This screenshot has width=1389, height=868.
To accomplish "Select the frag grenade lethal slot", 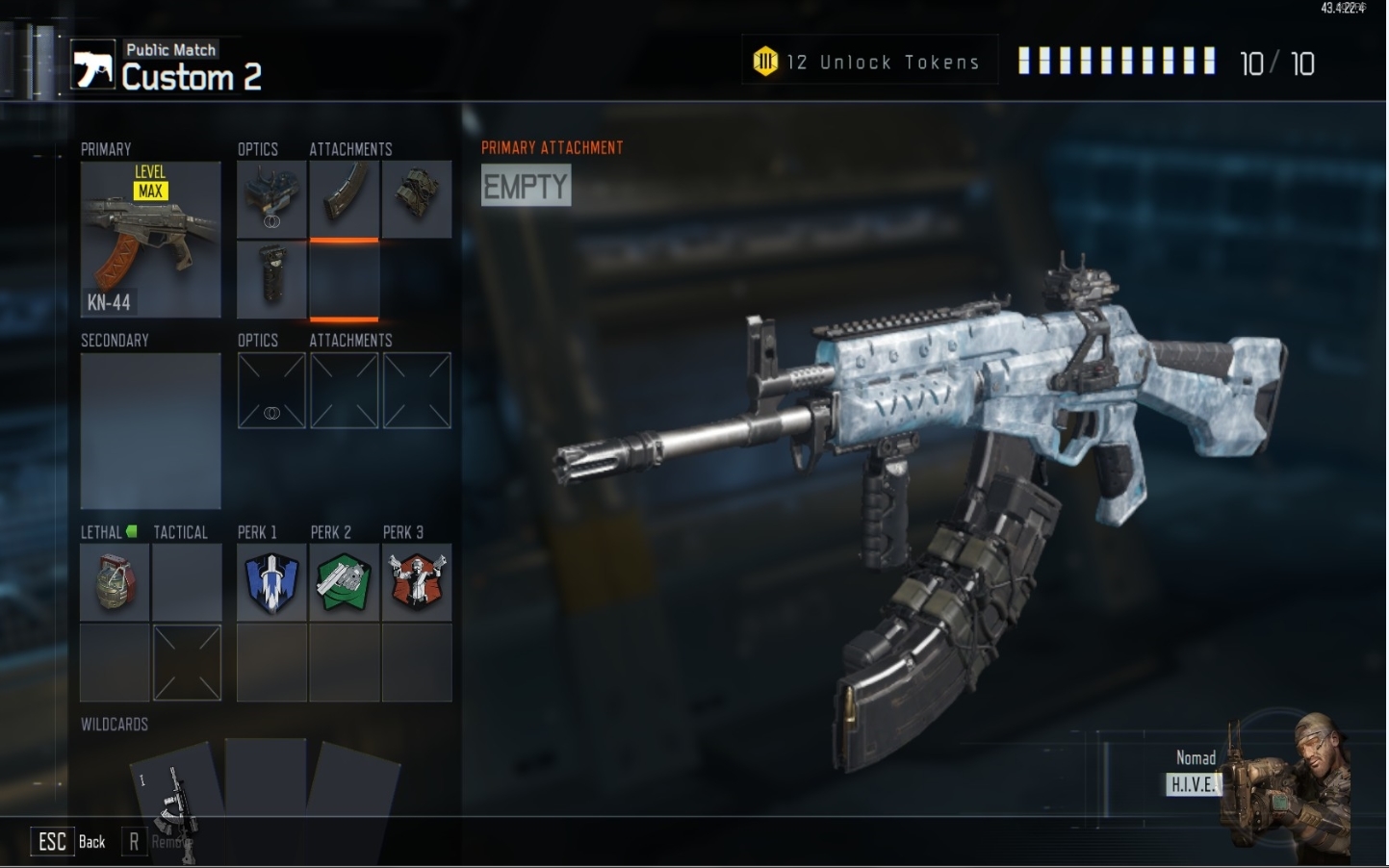I will point(115,582).
